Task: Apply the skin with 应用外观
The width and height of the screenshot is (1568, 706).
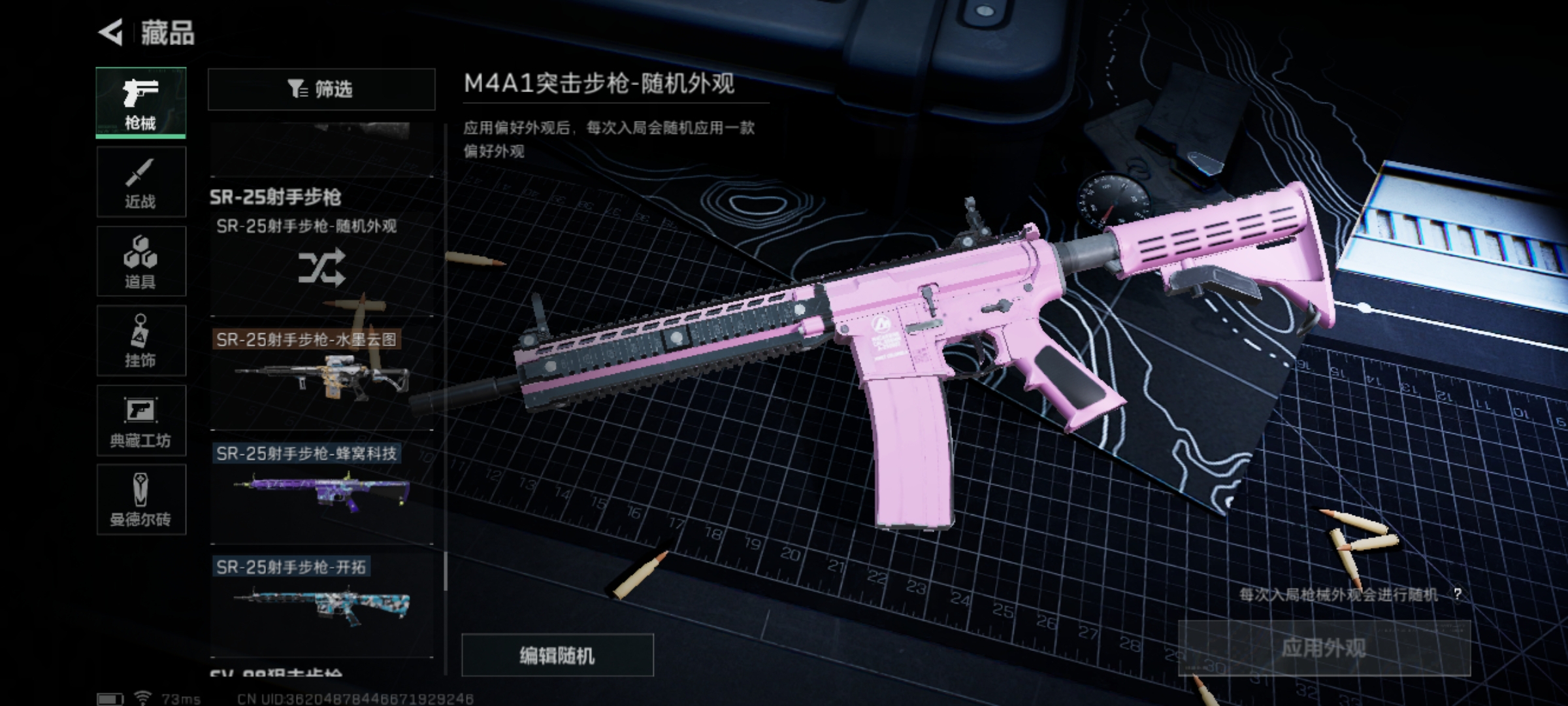Action: pyautogui.click(x=1324, y=648)
